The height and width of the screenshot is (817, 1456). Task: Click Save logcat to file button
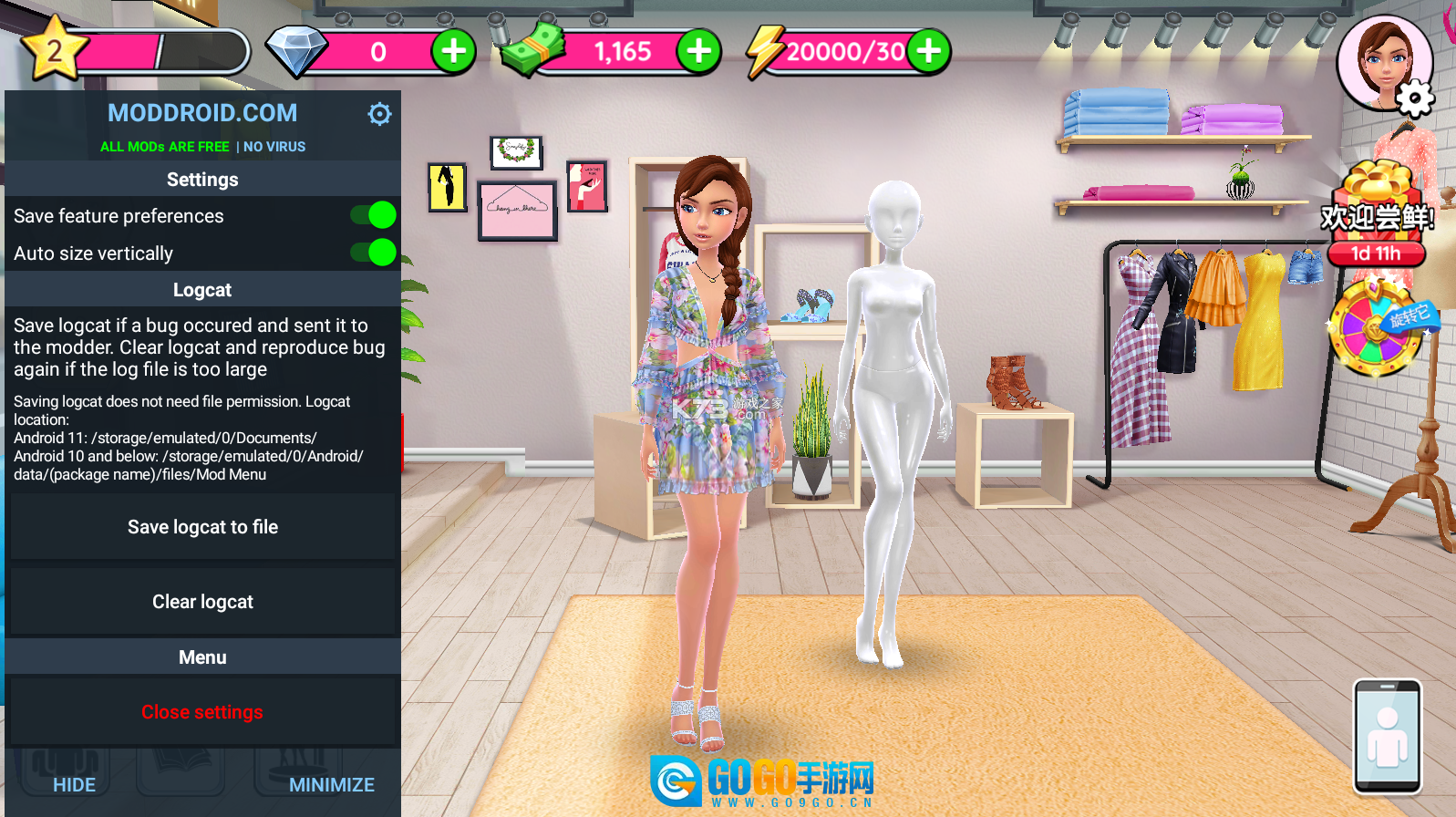202,527
